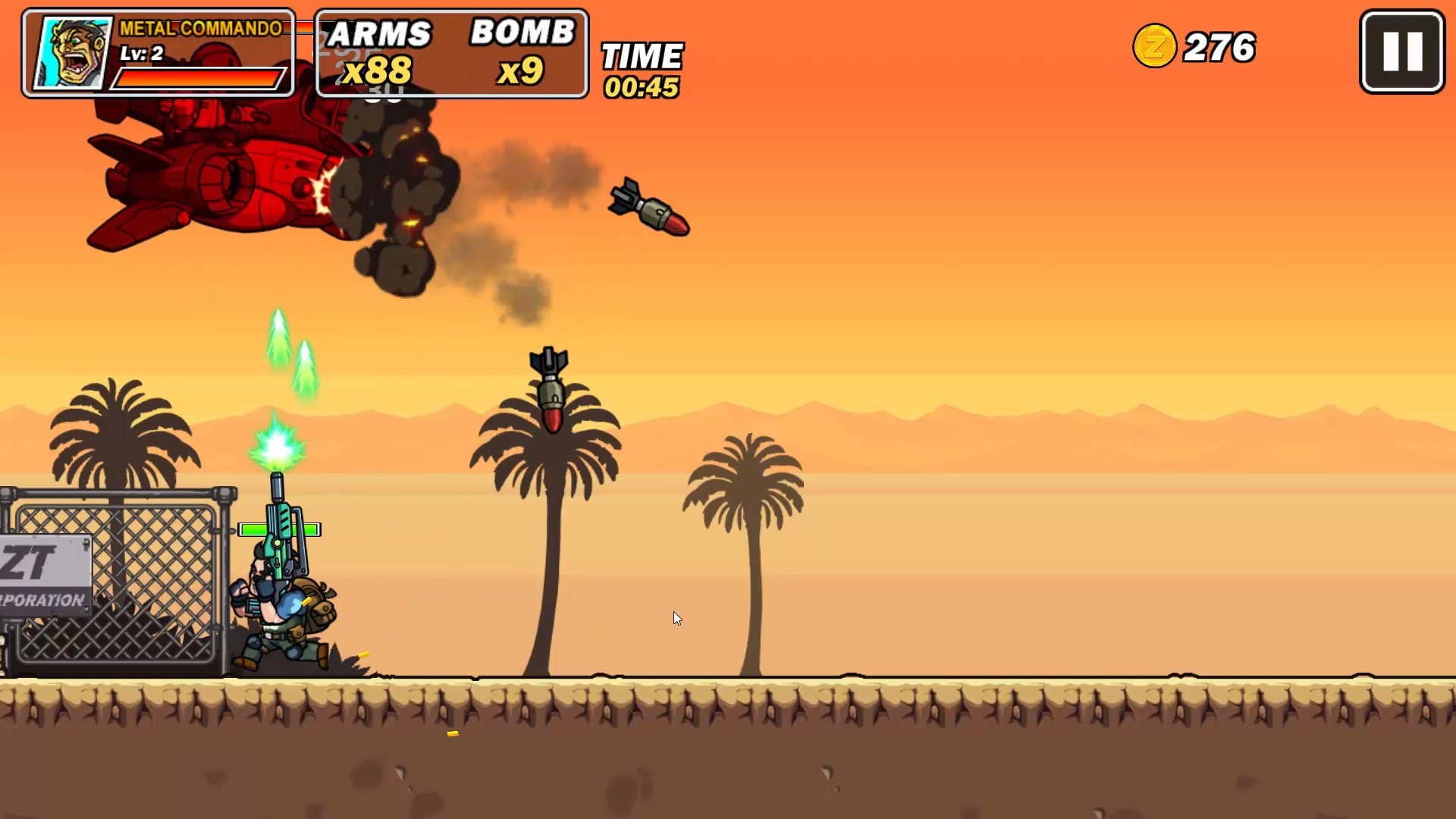
Task: Click the pause button in top-right corner
Action: click(1401, 51)
